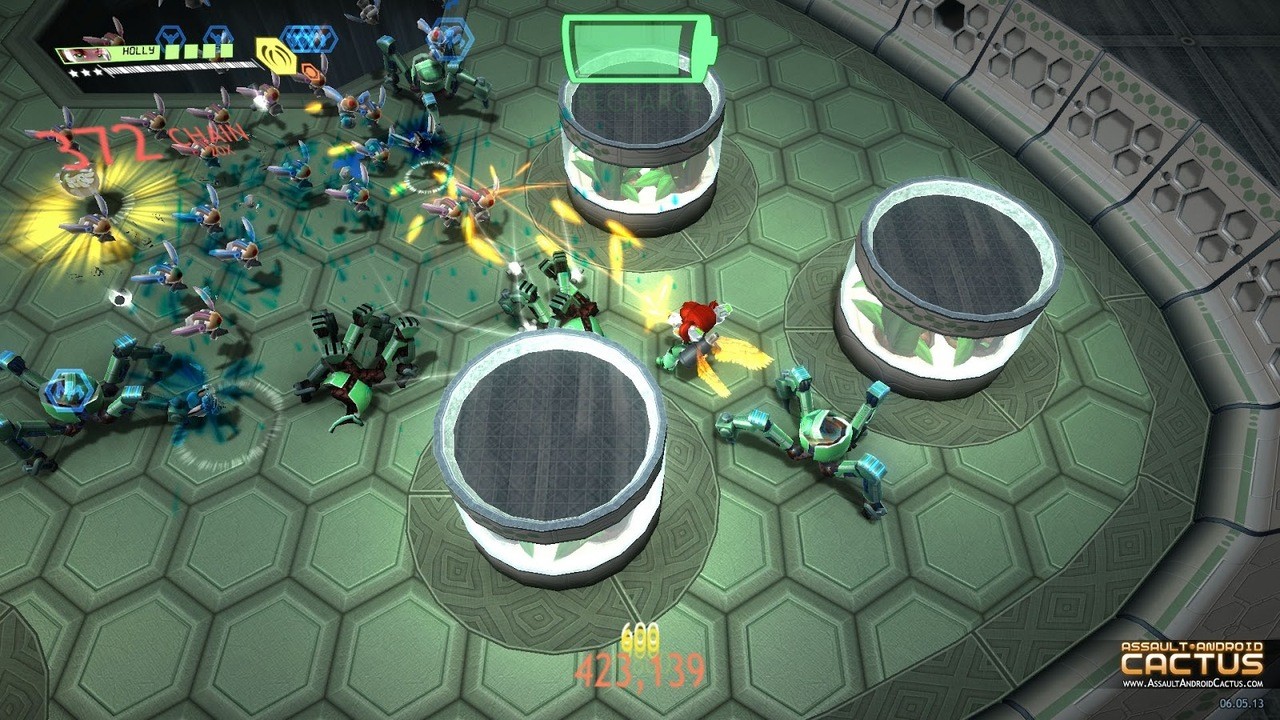This screenshot has height=720, width=1280.
Task: Click the third star rank marker
Action: tap(97, 70)
